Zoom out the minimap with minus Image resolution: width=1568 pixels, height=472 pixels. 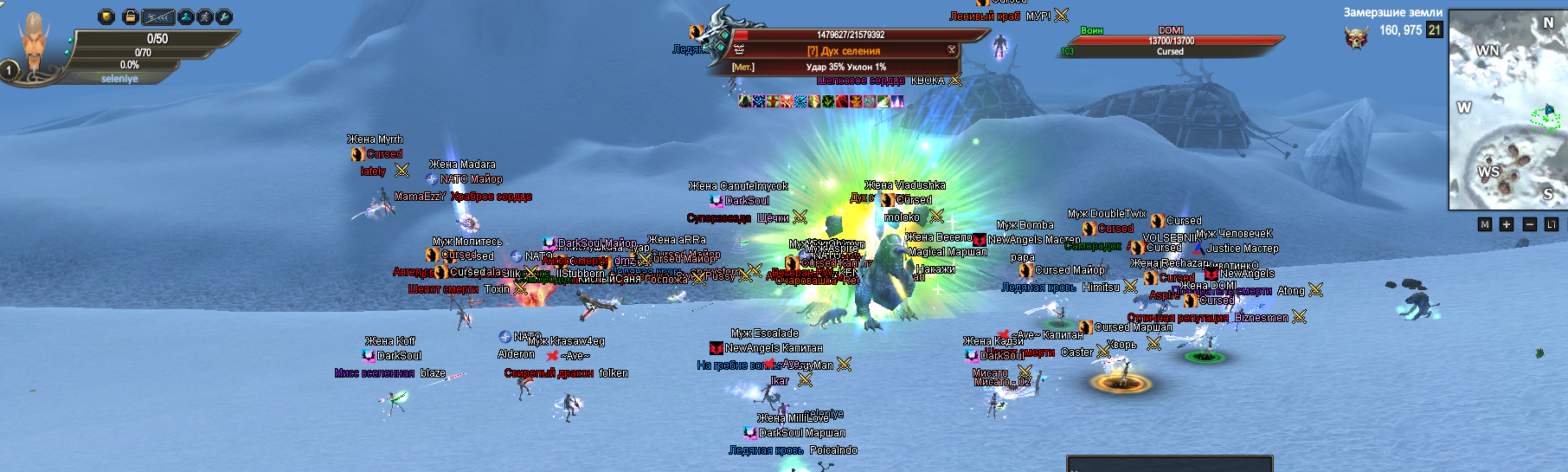(x=1529, y=224)
